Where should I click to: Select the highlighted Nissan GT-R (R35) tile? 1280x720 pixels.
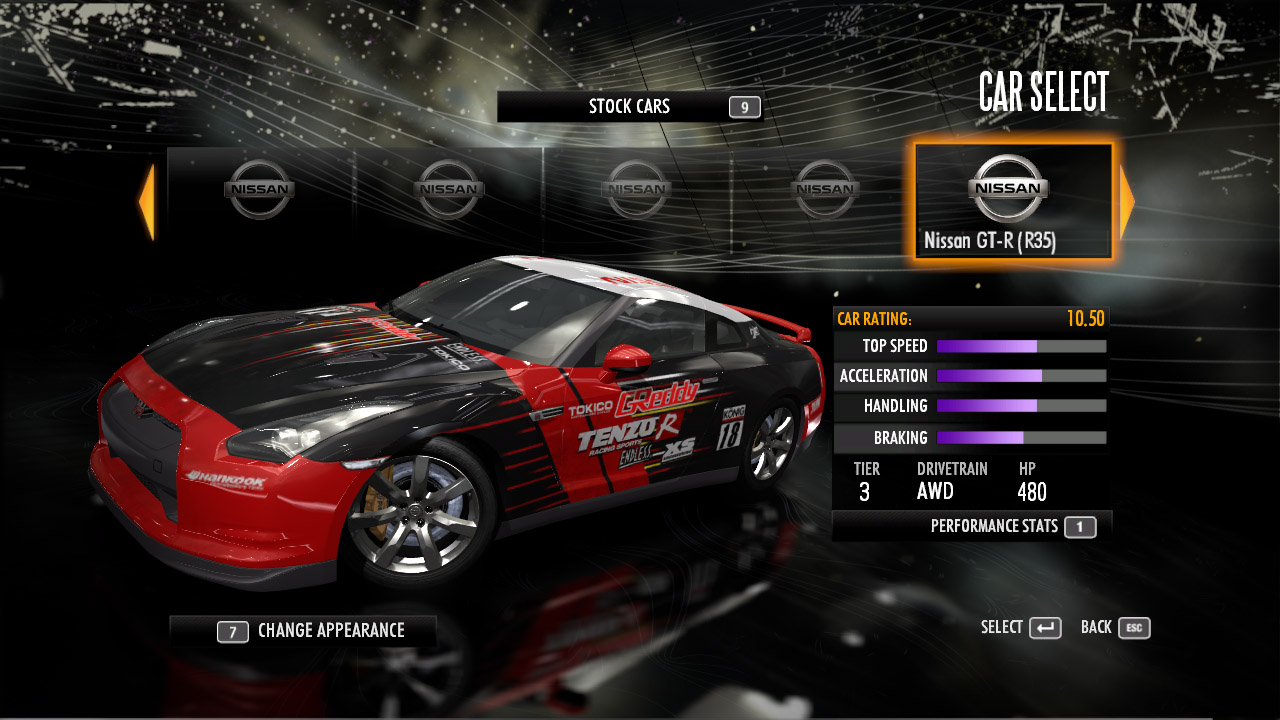coord(1012,202)
